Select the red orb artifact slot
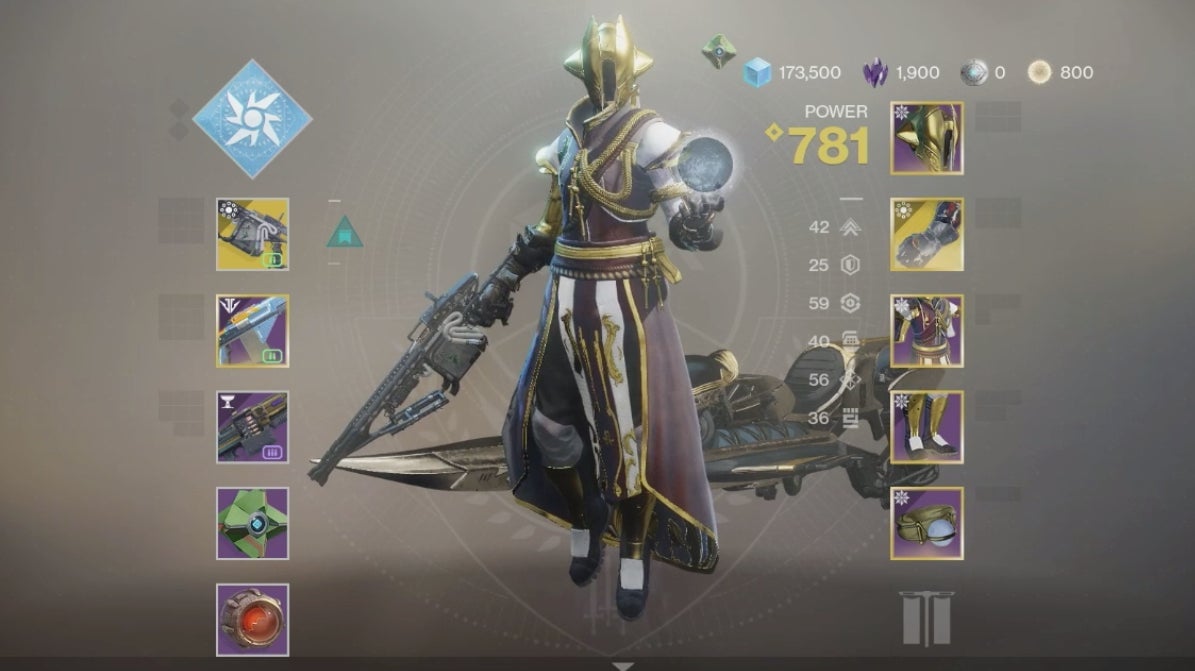This screenshot has height=671, width=1195. (252, 620)
